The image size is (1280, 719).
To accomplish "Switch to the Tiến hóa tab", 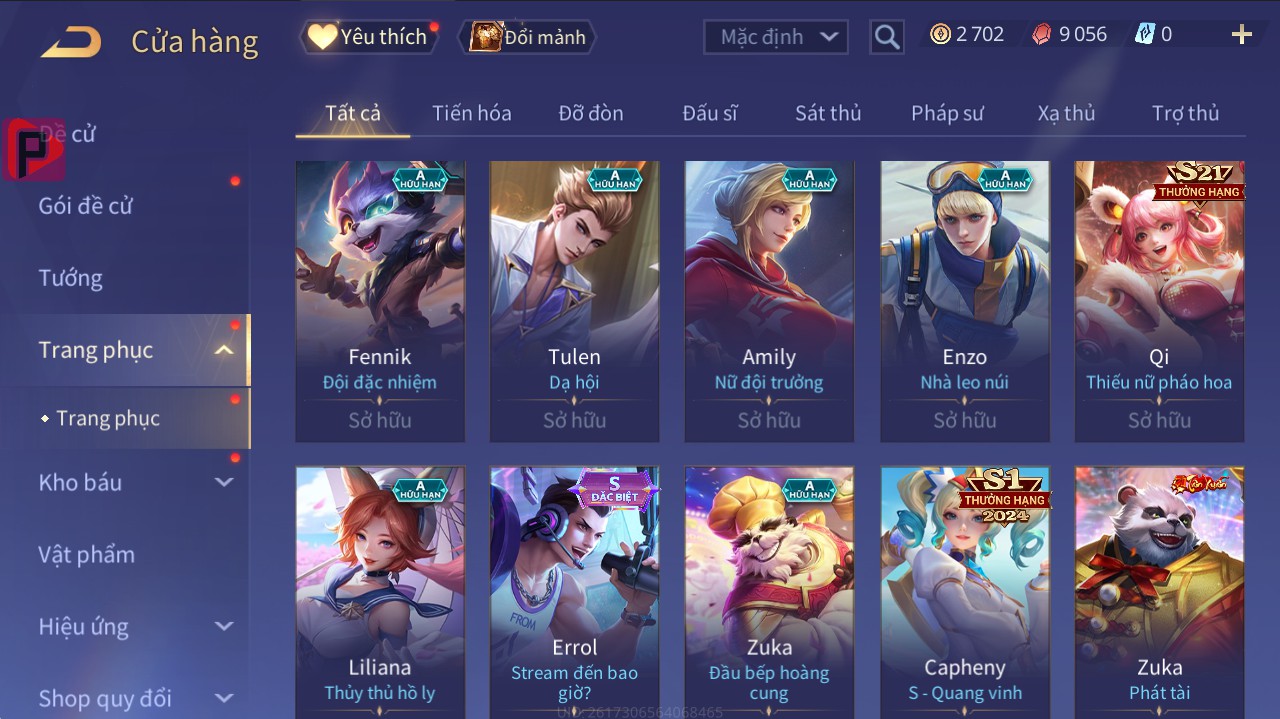I will click(x=471, y=113).
